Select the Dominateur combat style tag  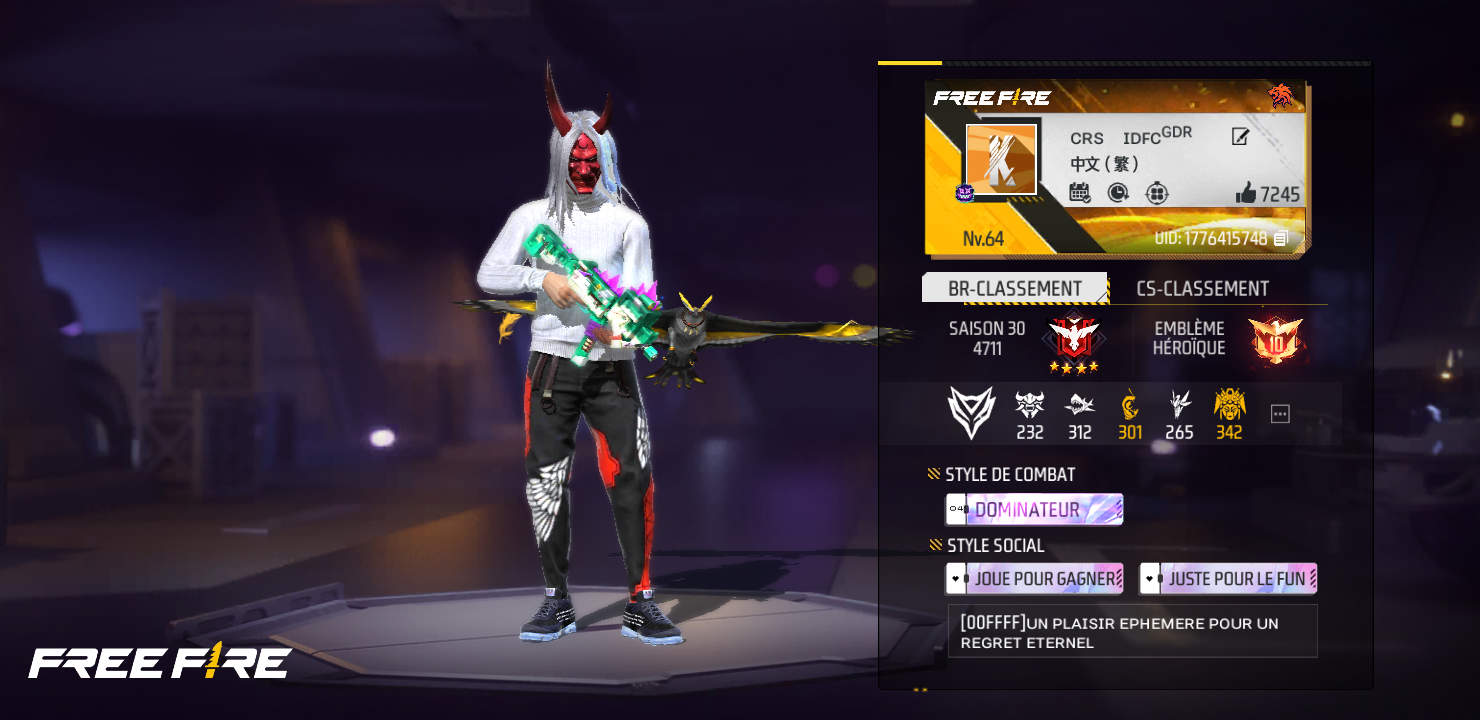1034,510
